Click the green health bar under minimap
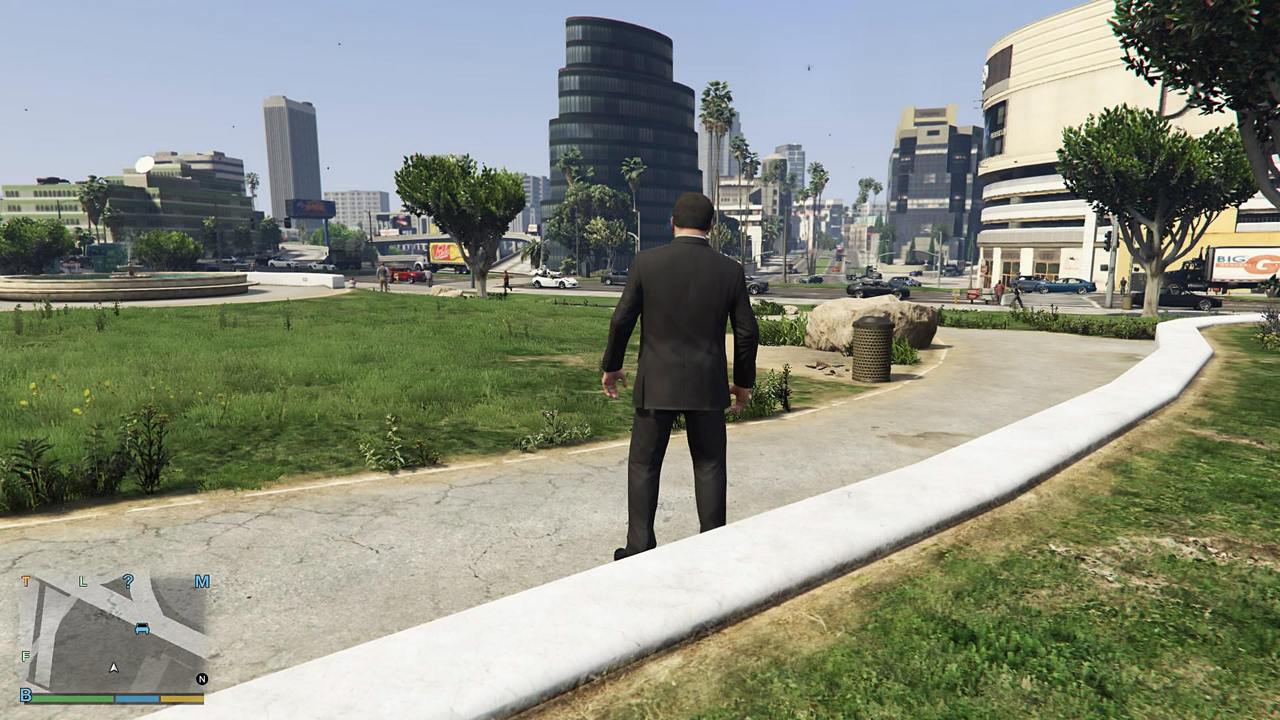The height and width of the screenshot is (720, 1280). pos(71,698)
